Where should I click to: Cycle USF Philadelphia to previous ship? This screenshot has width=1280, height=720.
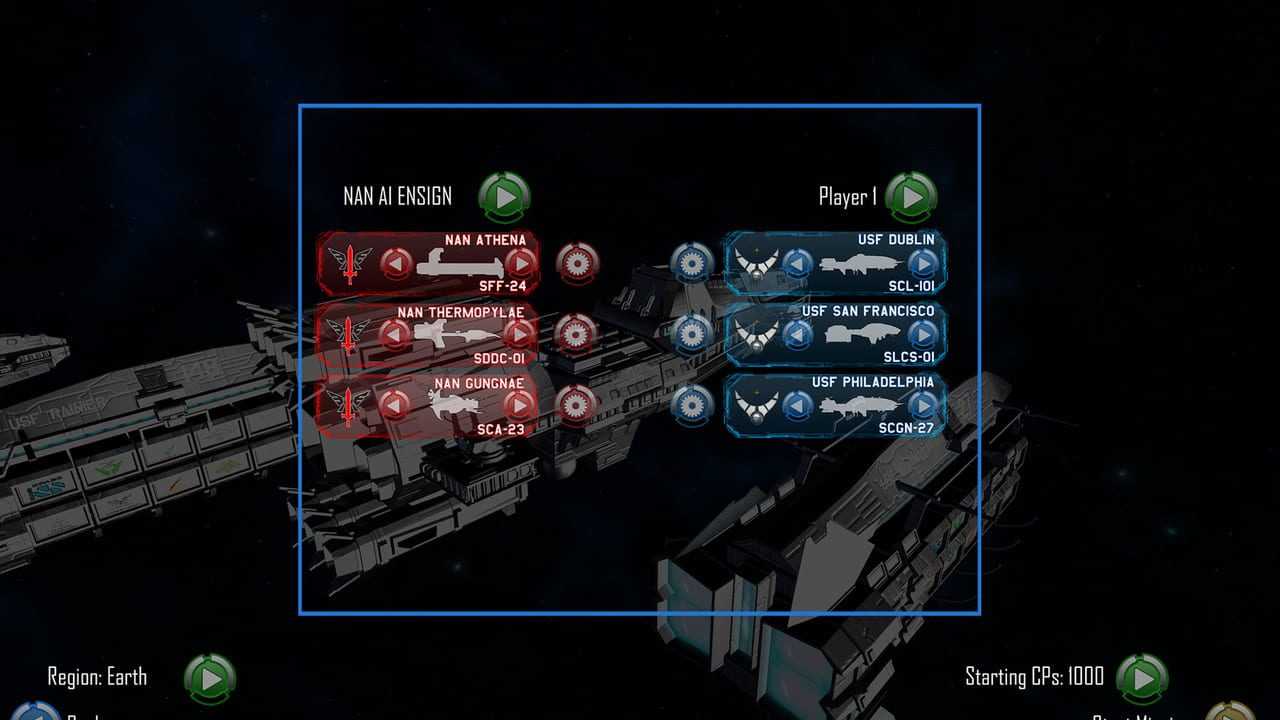[x=797, y=405]
